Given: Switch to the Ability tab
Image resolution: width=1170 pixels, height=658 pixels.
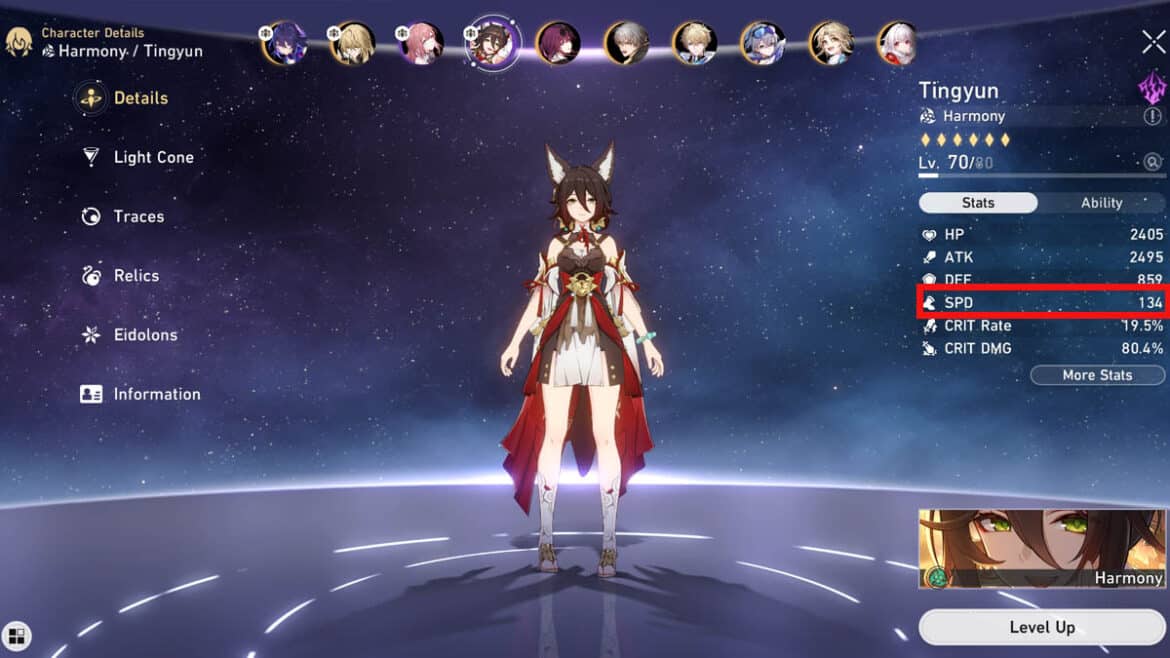Looking at the screenshot, I should tap(1101, 203).
